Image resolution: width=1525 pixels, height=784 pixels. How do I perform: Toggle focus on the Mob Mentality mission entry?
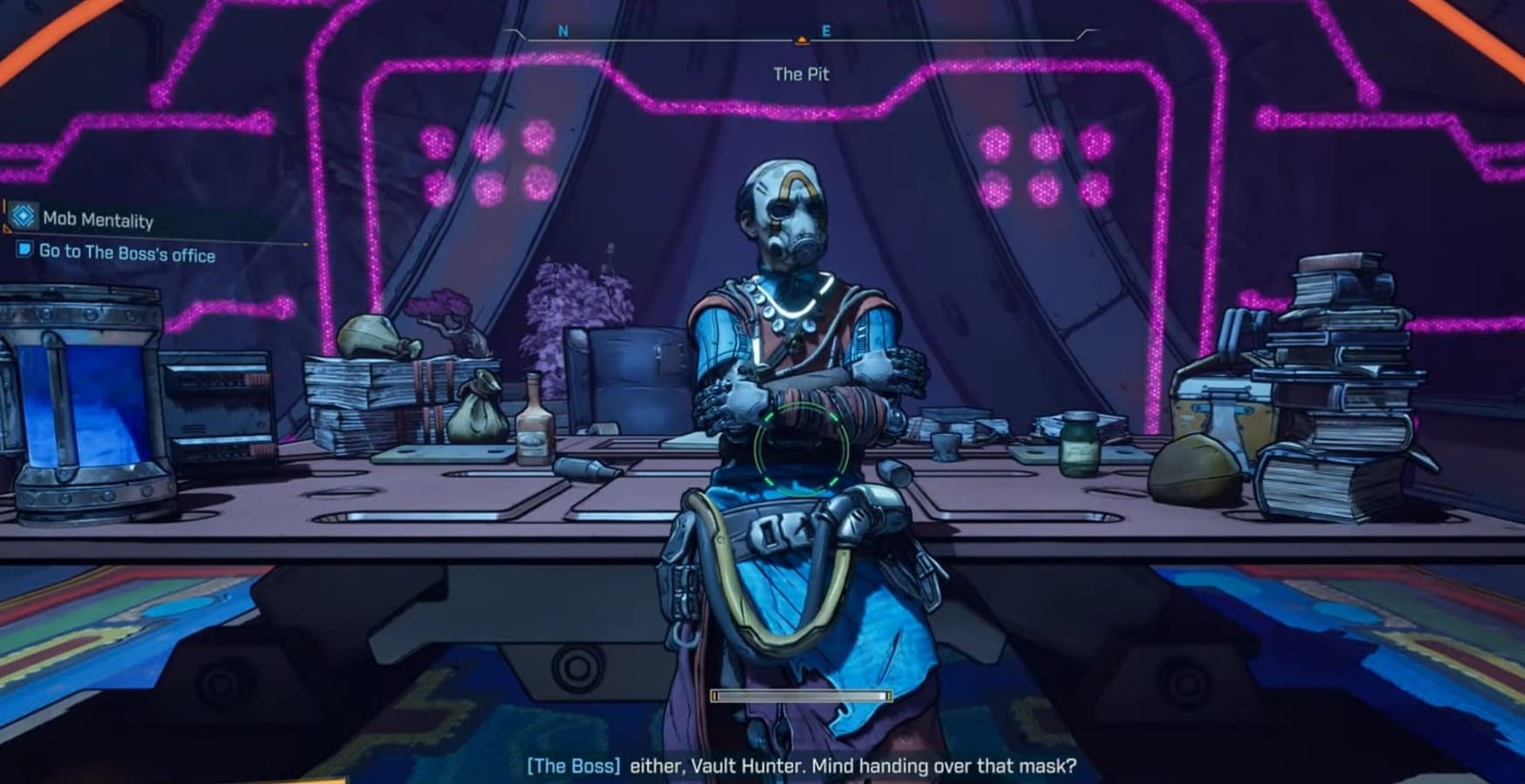point(99,220)
